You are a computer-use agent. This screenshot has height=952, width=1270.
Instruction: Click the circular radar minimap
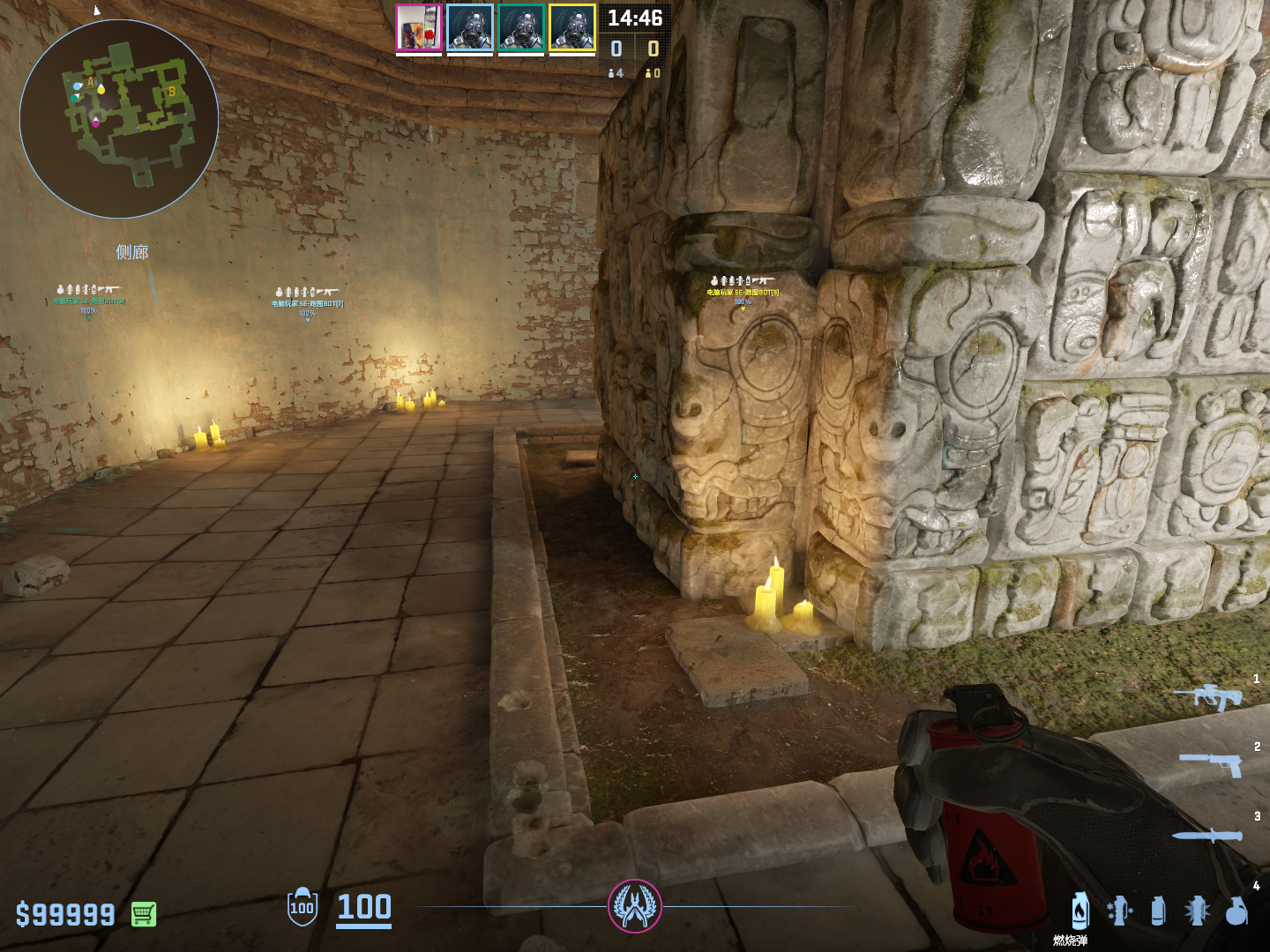(x=119, y=119)
